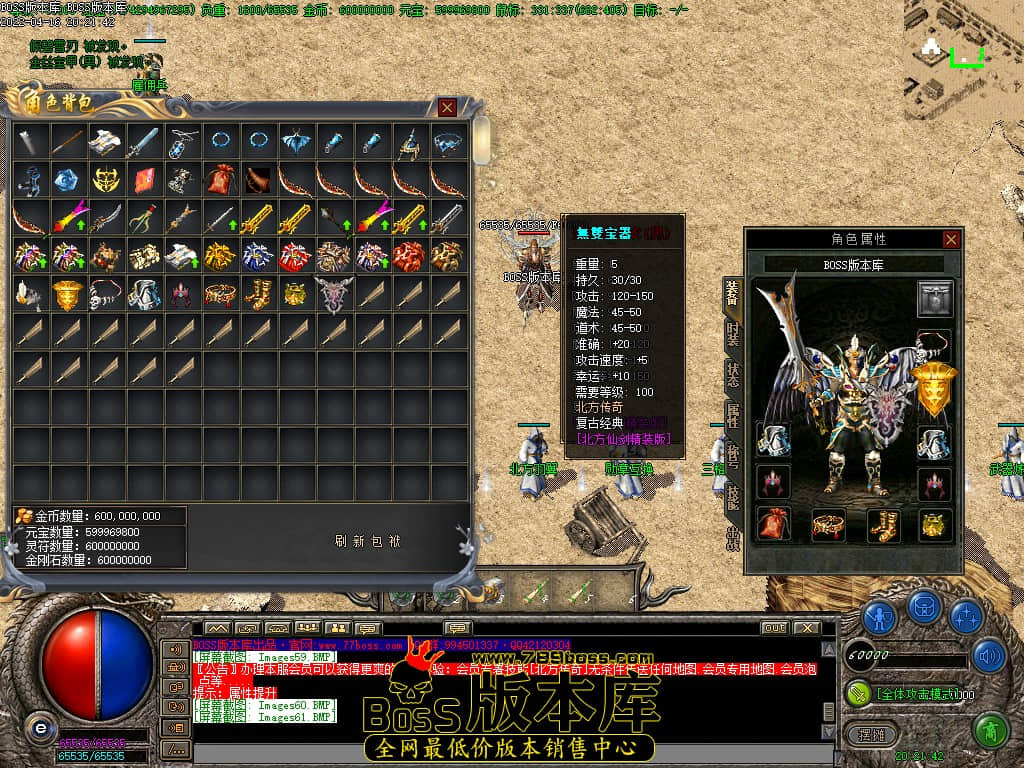Click the 刷新包袱 refresh bag button
The image size is (1024, 768).
click(367, 541)
